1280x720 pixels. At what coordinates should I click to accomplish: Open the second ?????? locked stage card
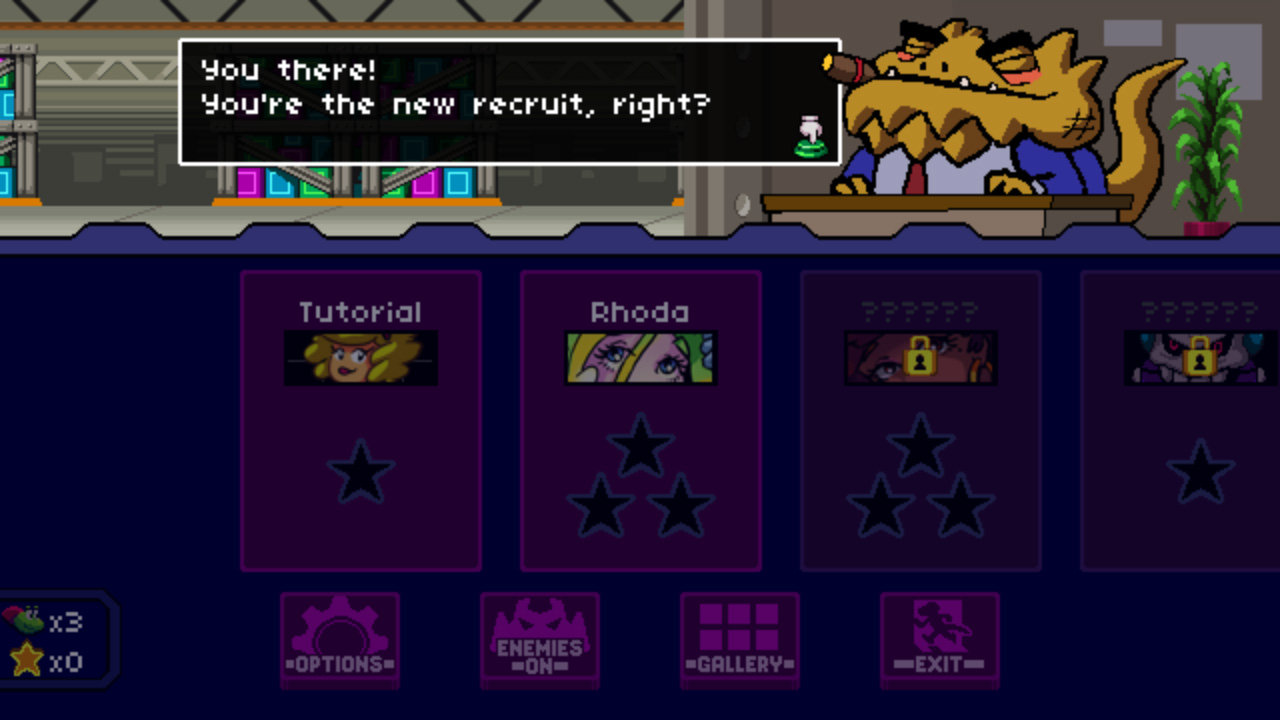1199,420
